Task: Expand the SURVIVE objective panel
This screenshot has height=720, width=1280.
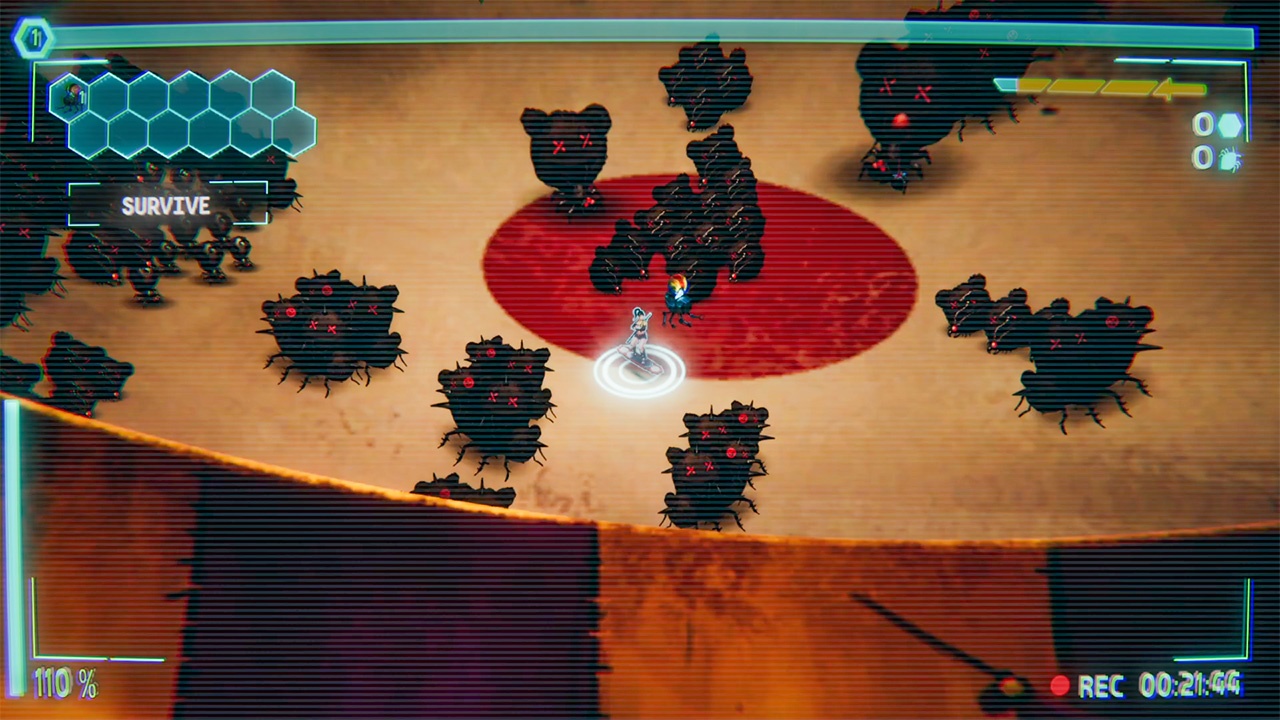Action: pos(166,207)
